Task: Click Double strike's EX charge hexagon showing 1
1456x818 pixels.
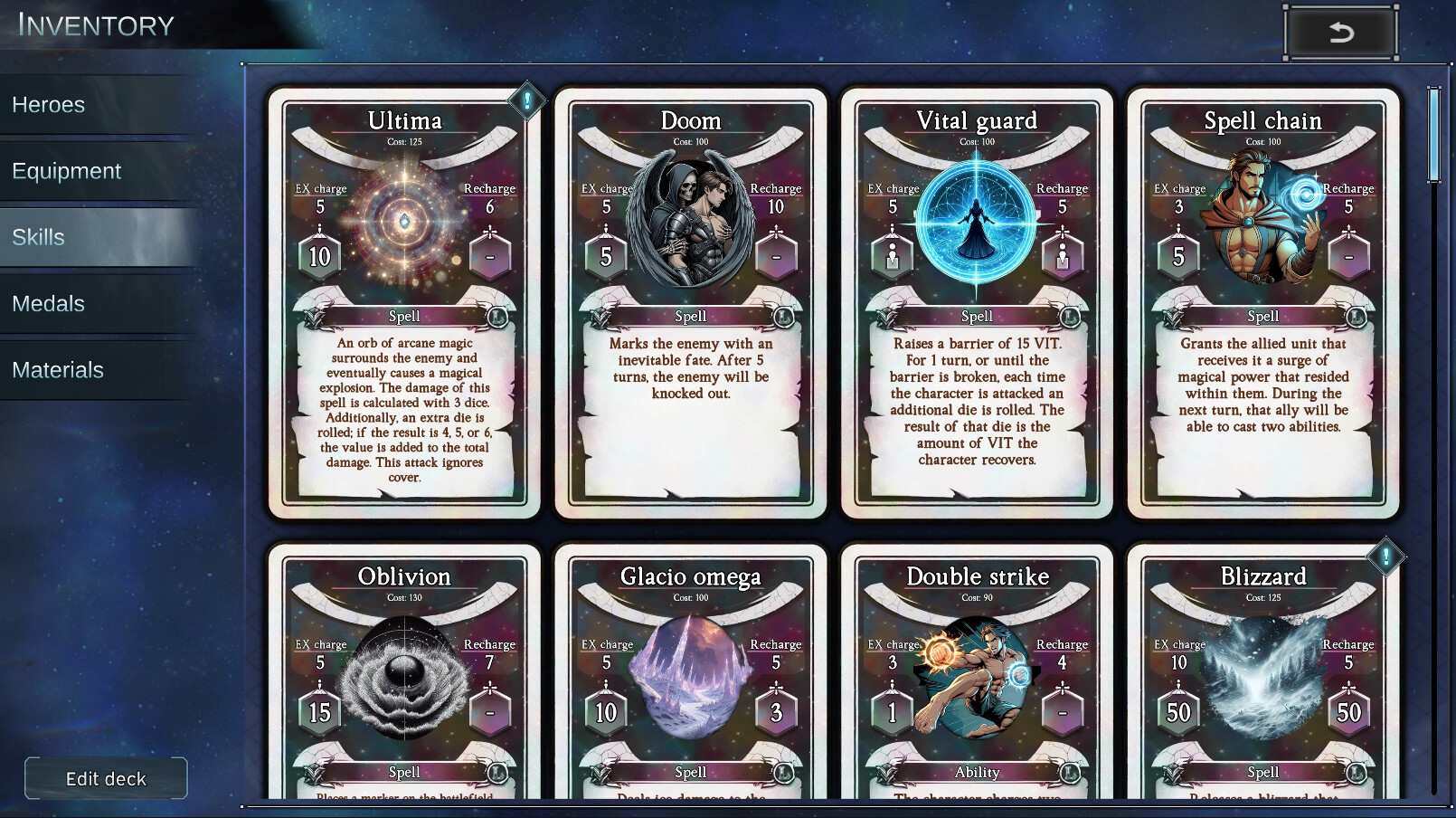Action: coord(893,711)
